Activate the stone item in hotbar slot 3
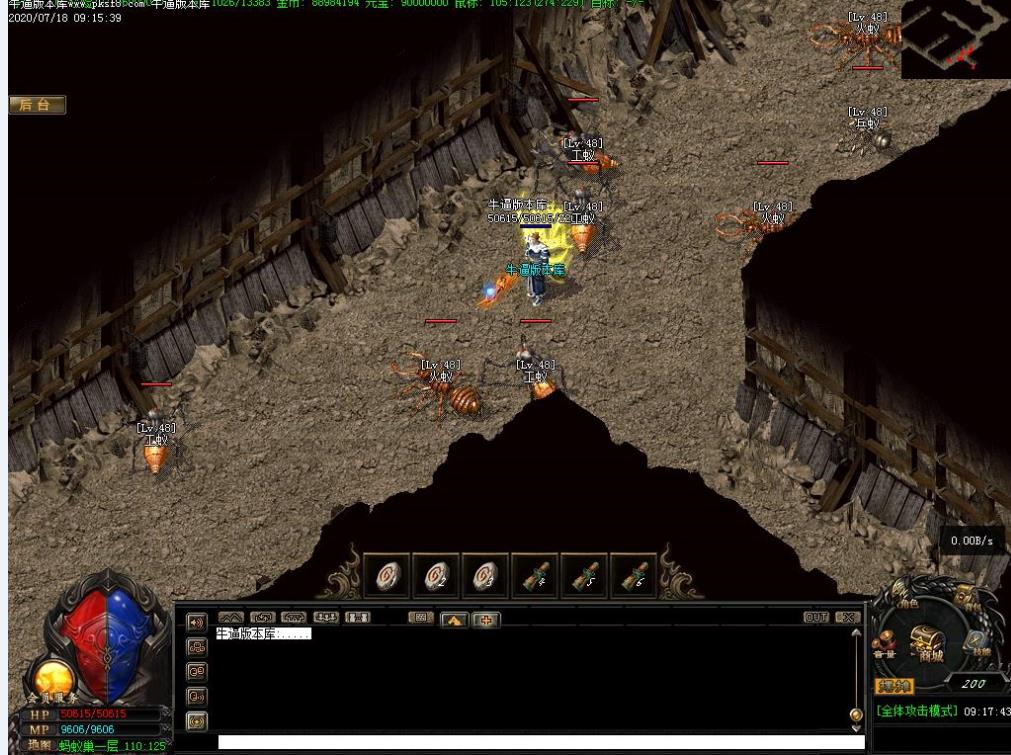1011x755 pixels. (x=485, y=576)
